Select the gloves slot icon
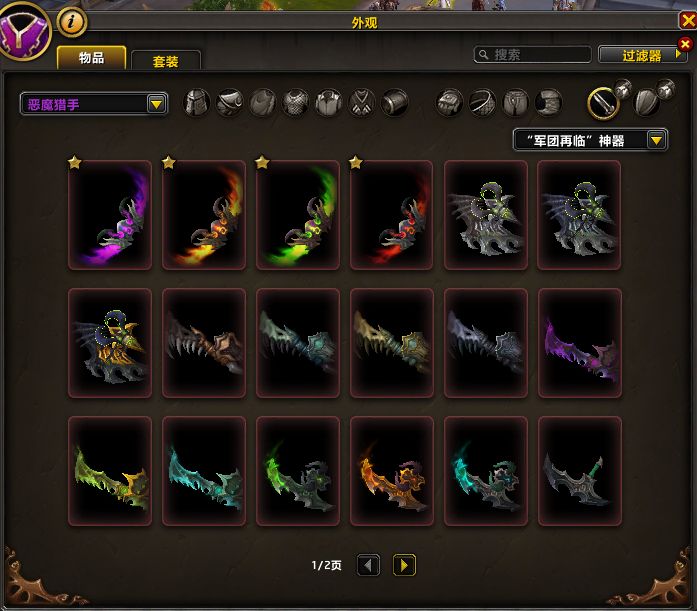 point(449,102)
